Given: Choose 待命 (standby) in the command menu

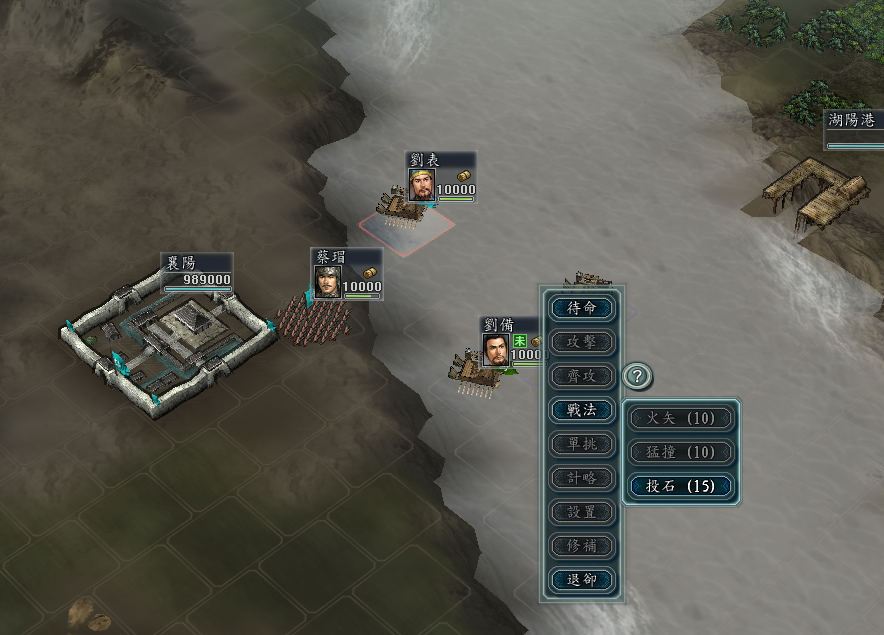Looking at the screenshot, I should coord(582,308).
